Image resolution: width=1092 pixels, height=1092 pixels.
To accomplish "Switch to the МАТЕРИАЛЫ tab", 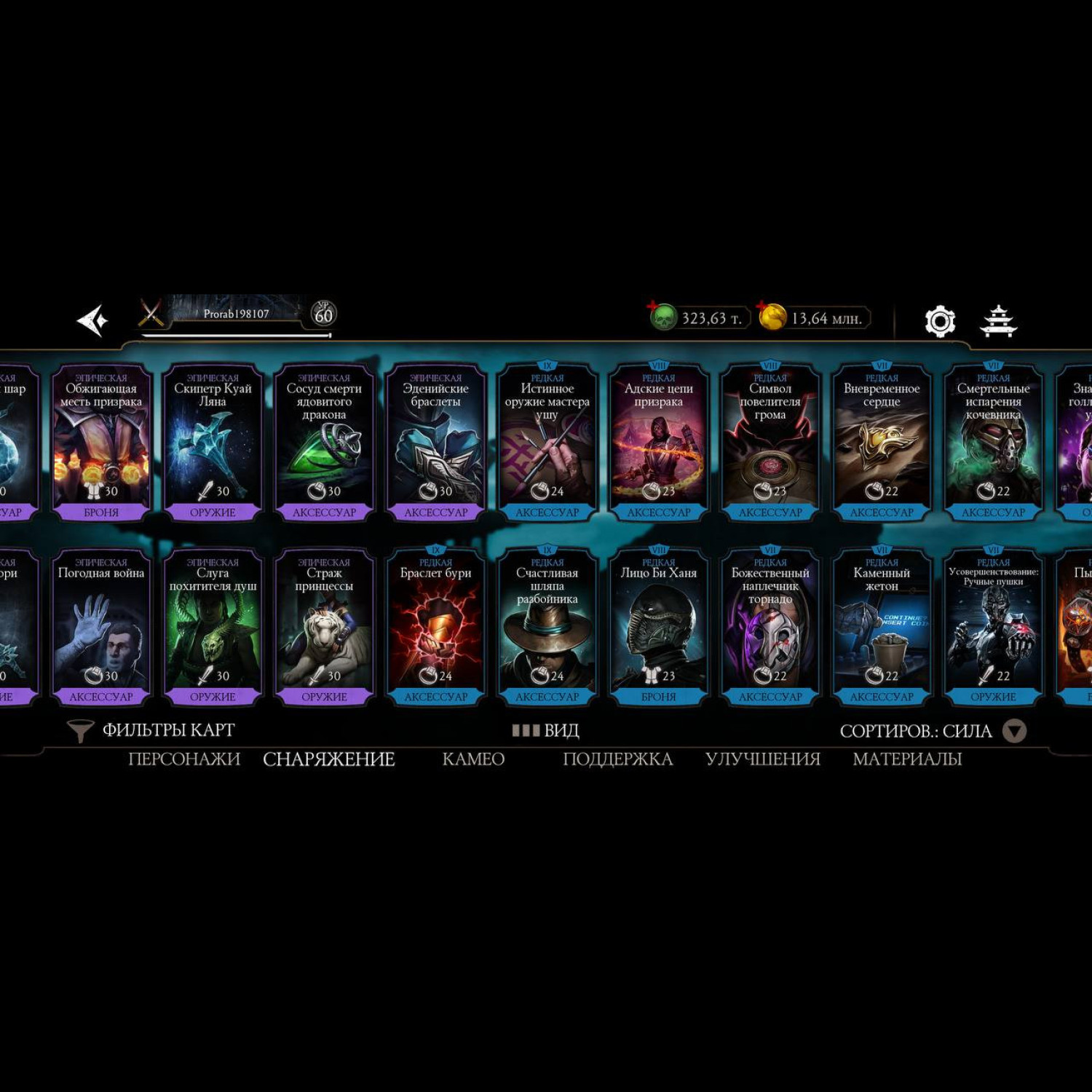I will coord(907,759).
